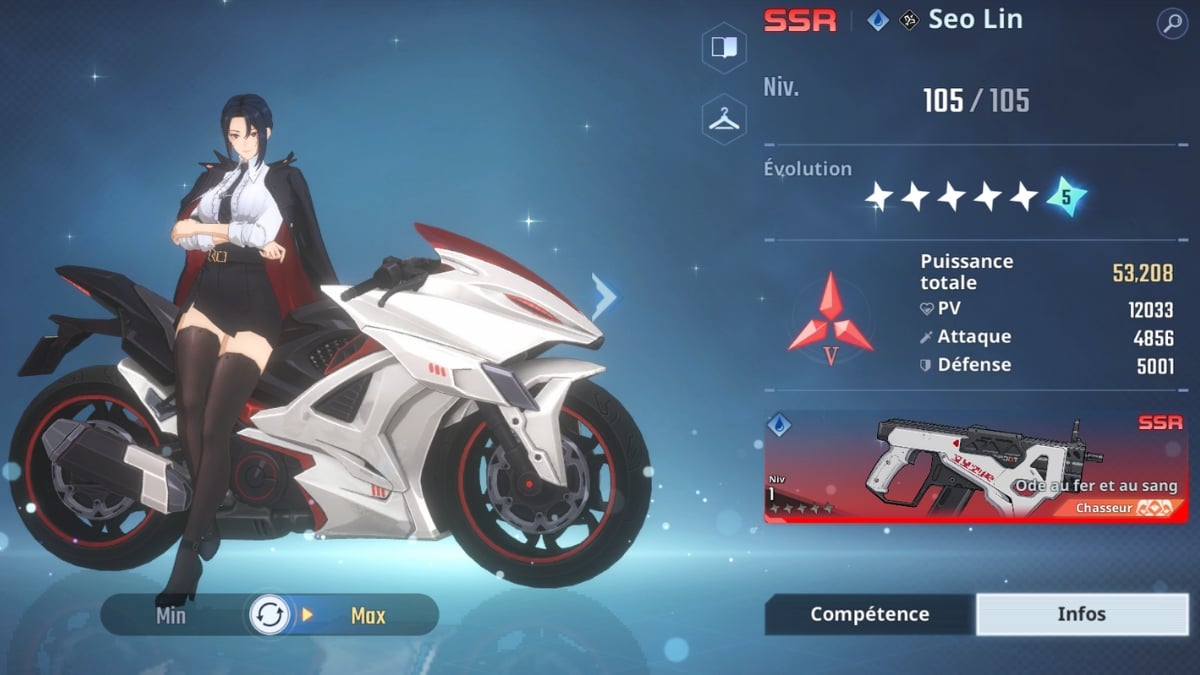Open the book profile hexagon icon

point(724,48)
